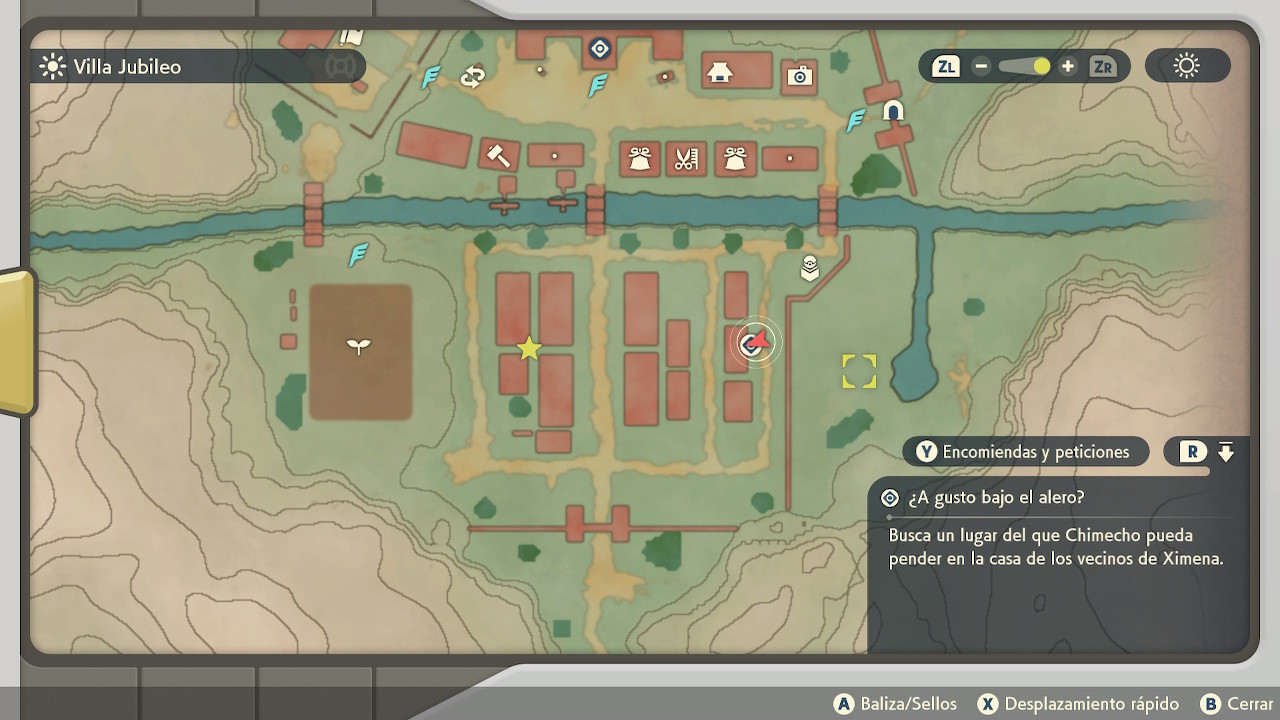Screen dimensions: 1280x720
Task: Click the yellow star map marker
Action: 529,349
